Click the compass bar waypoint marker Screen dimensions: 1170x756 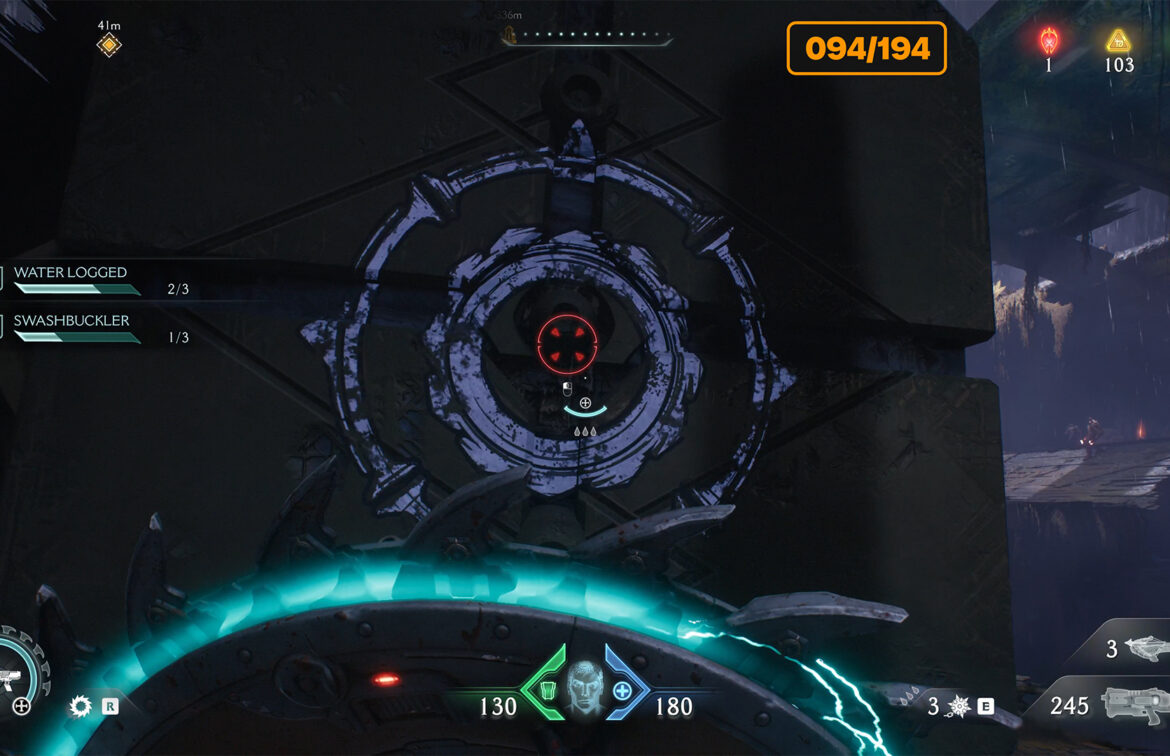(x=510, y=37)
